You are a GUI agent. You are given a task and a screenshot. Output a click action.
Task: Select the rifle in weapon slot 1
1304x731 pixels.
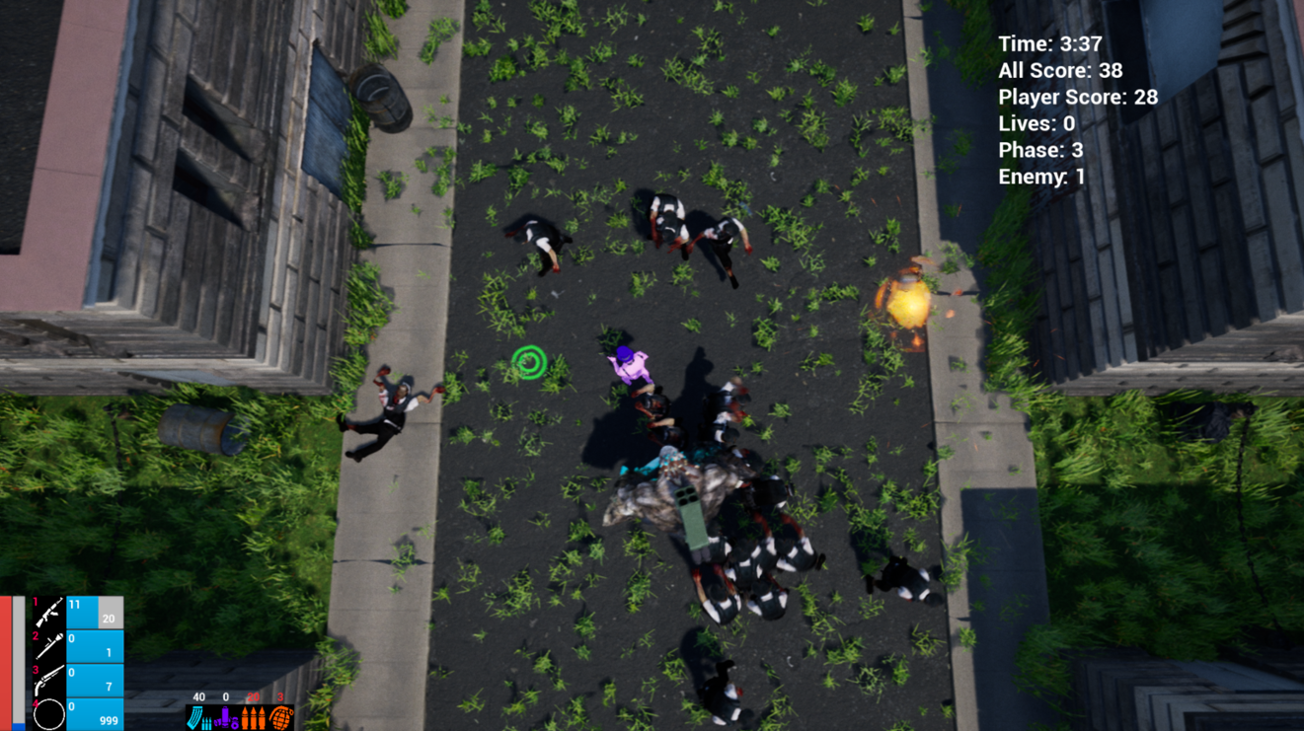(48, 612)
